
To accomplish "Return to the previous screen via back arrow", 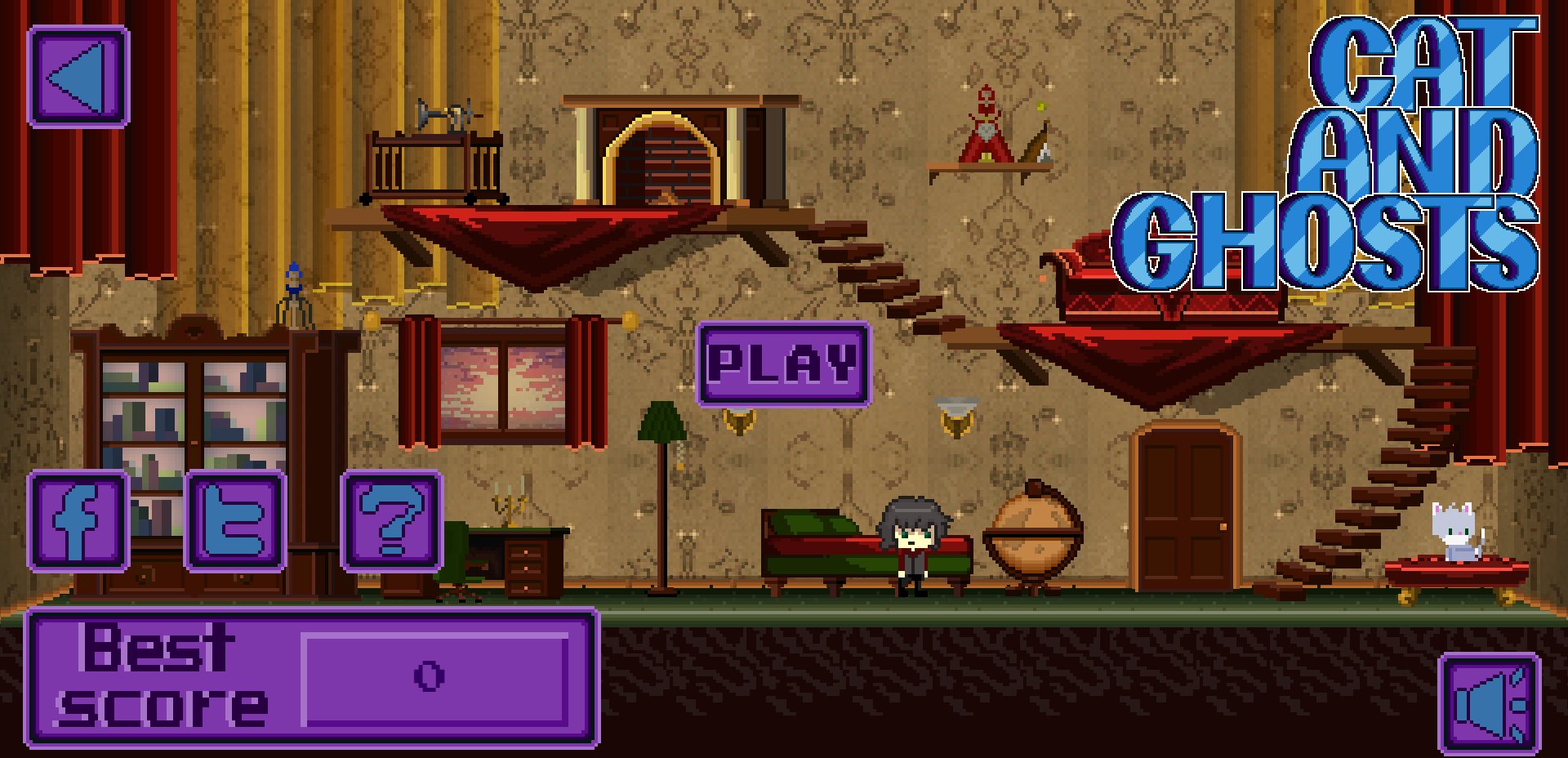I will [78, 77].
